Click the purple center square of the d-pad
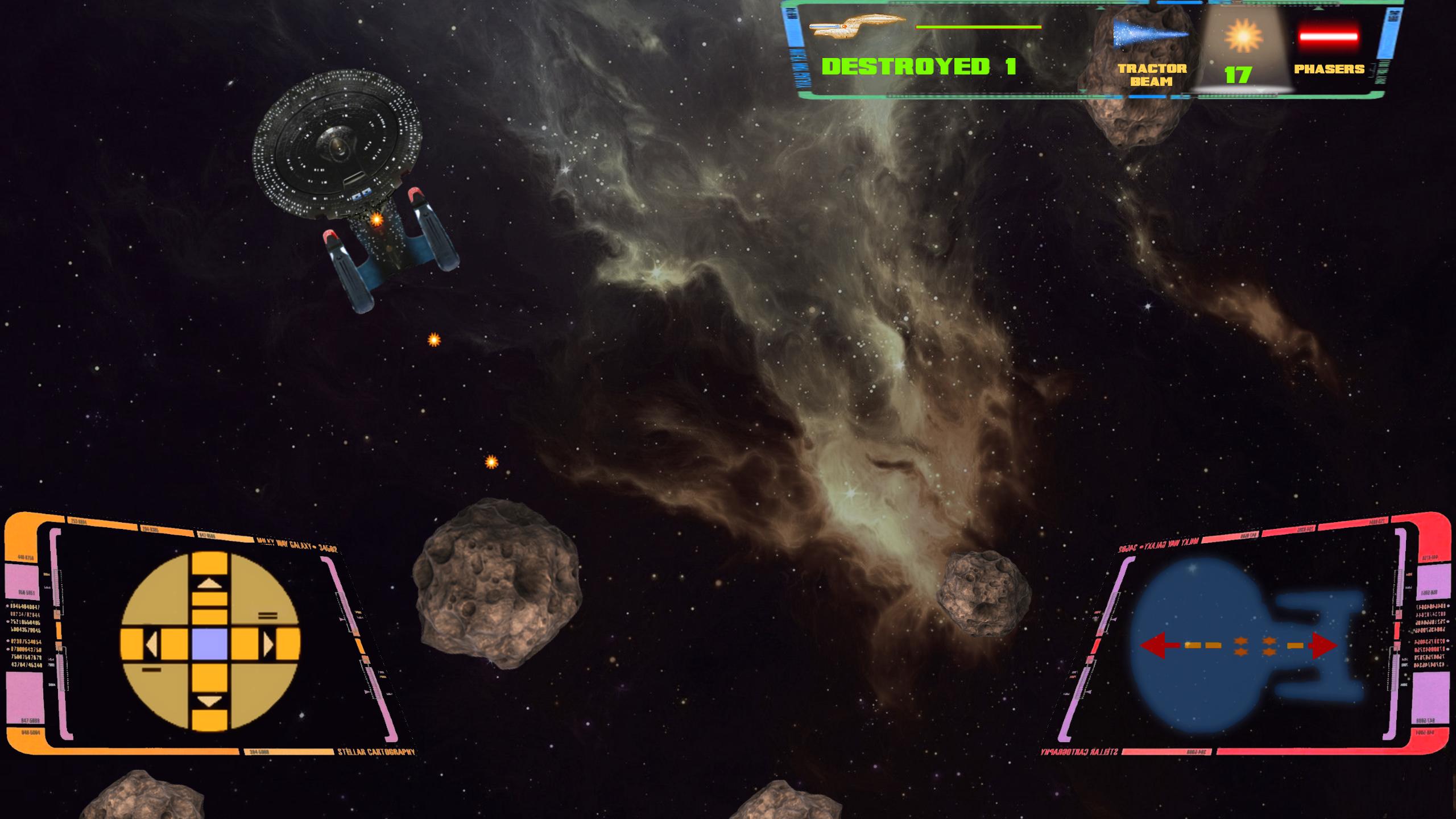Image resolution: width=1456 pixels, height=819 pixels. tap(210, 643)
